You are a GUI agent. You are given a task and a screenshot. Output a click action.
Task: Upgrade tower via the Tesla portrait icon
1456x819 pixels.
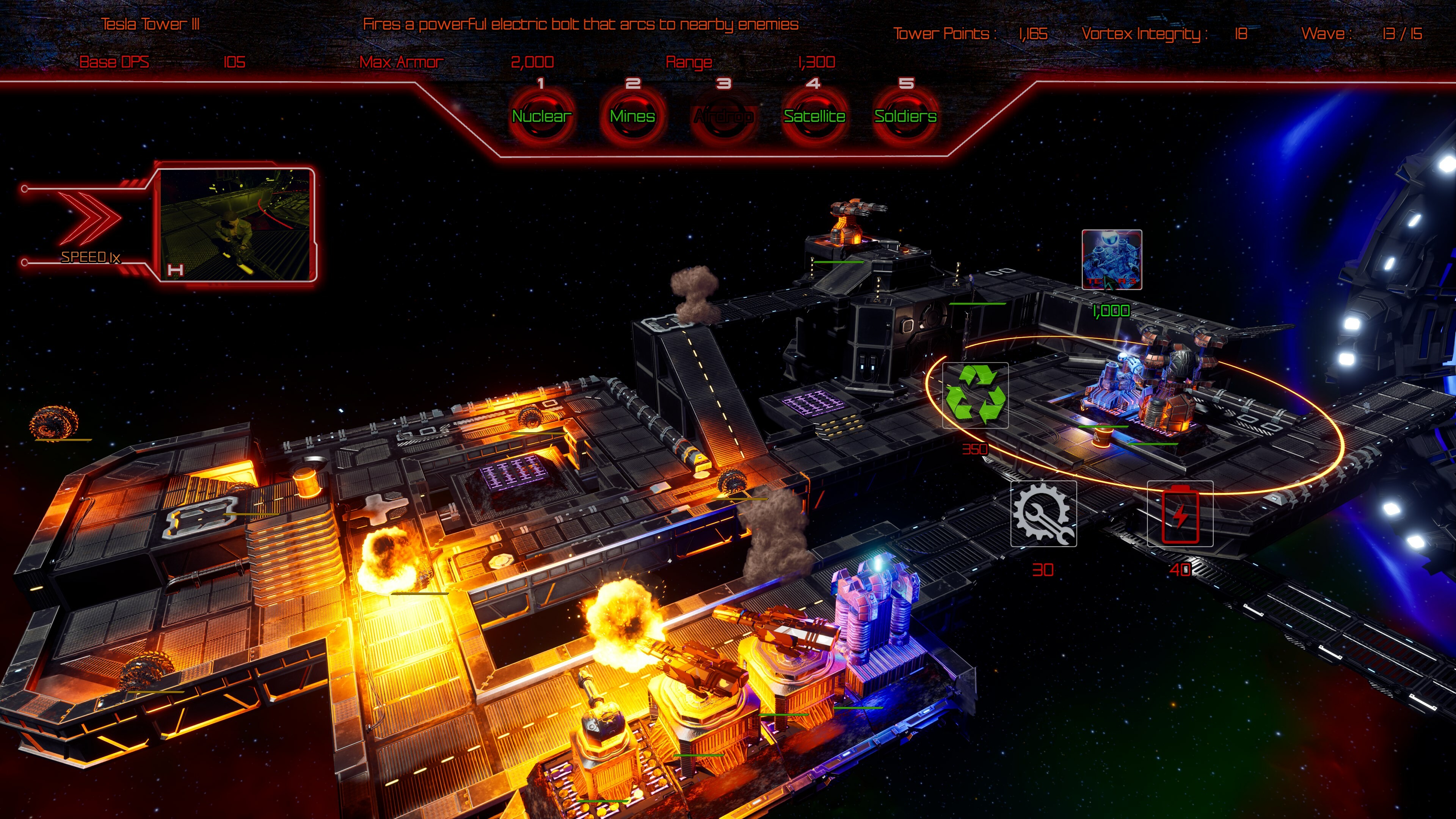click(x=1111, y=259)
